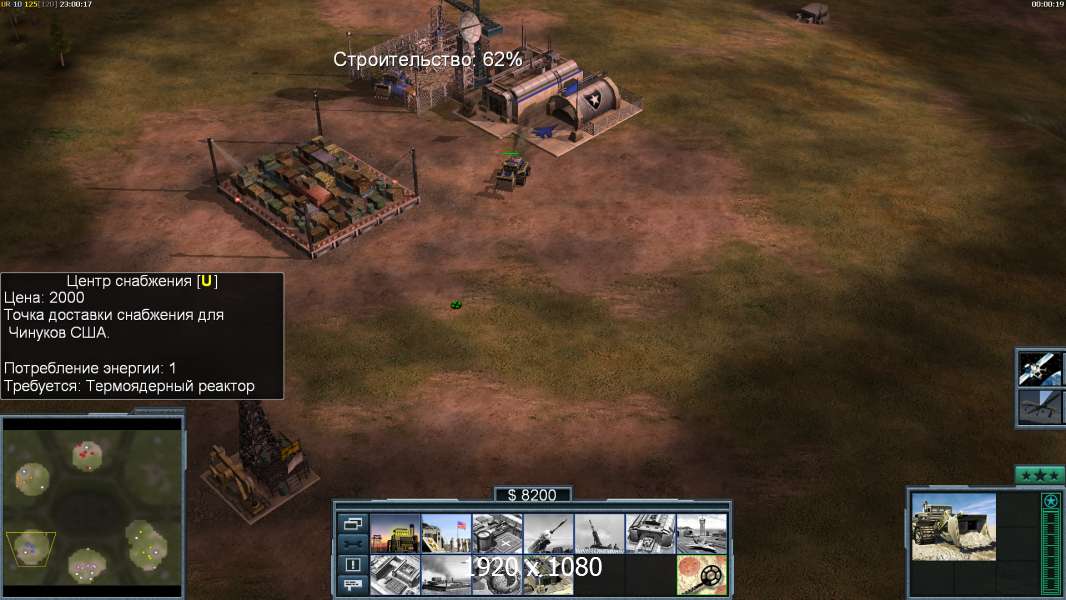This screenshot has height=600, width=1066.
Task: Choose the war factory build icon
Action: [x=650, y=533]
